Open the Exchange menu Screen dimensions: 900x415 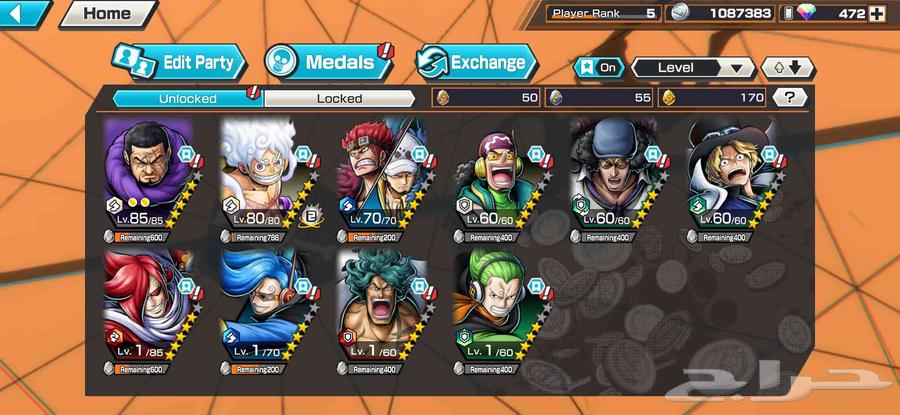[475, 62]
